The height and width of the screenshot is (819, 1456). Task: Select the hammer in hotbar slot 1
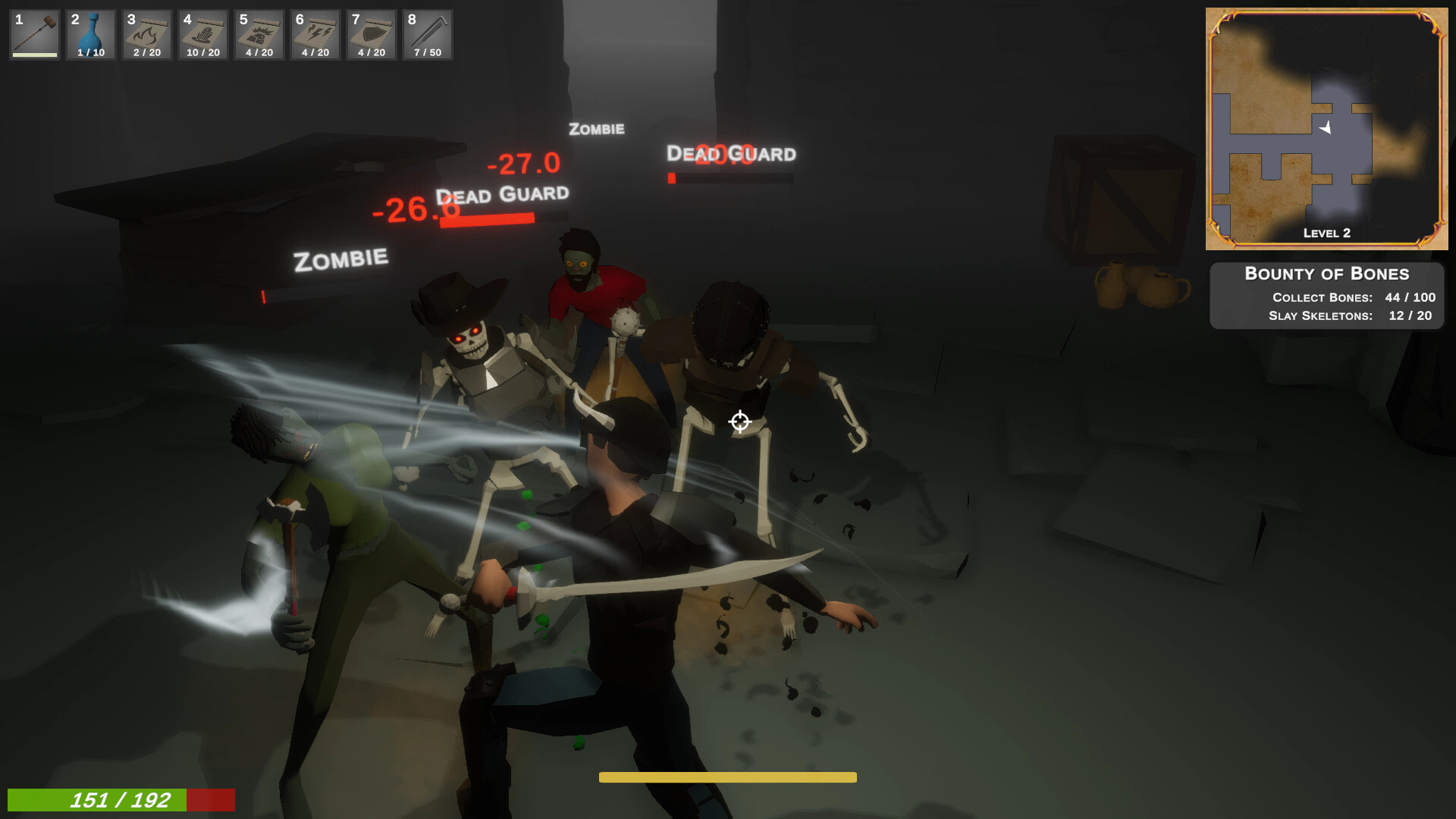(33, 35)
